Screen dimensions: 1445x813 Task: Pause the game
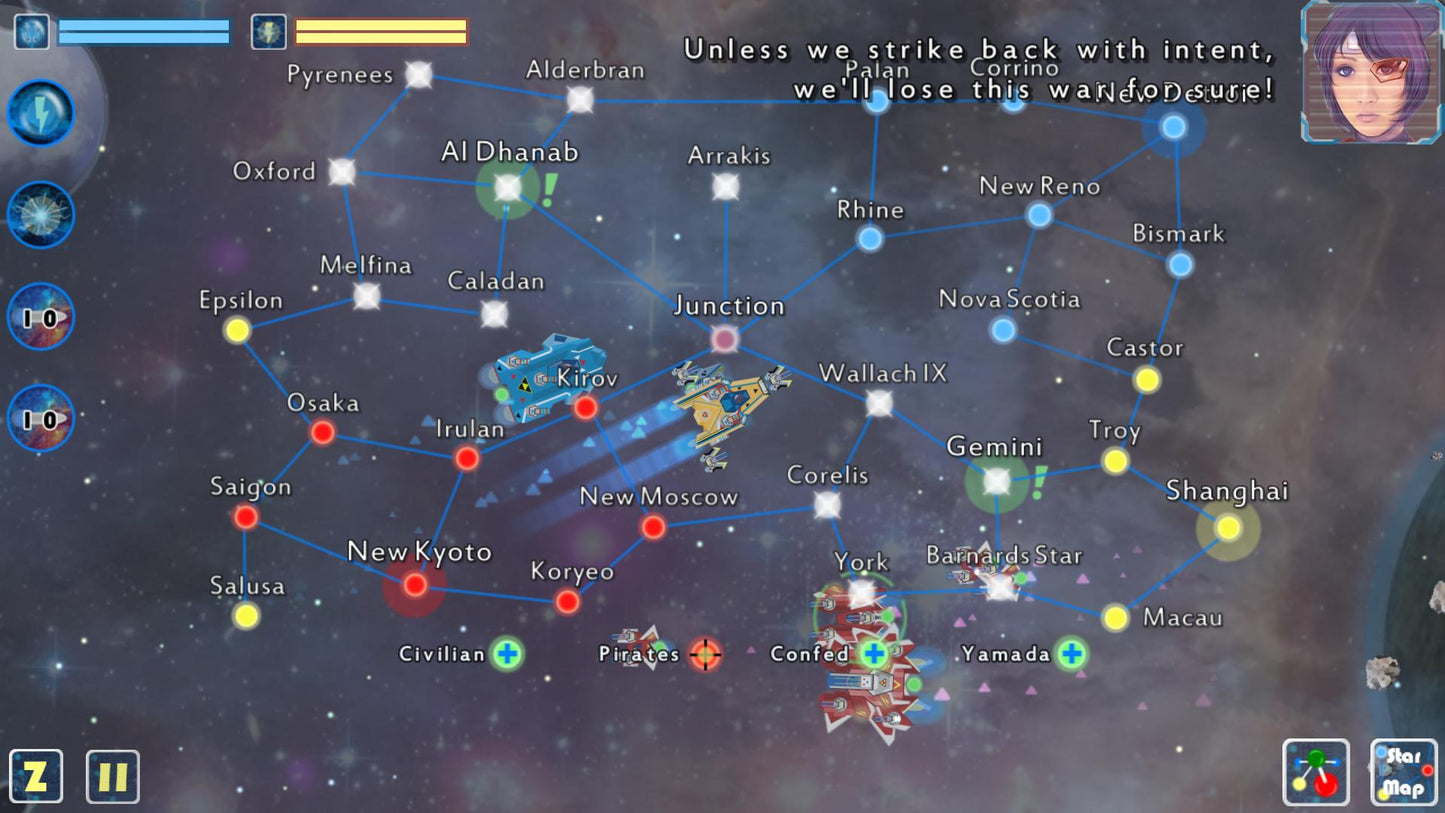(113, 776)
